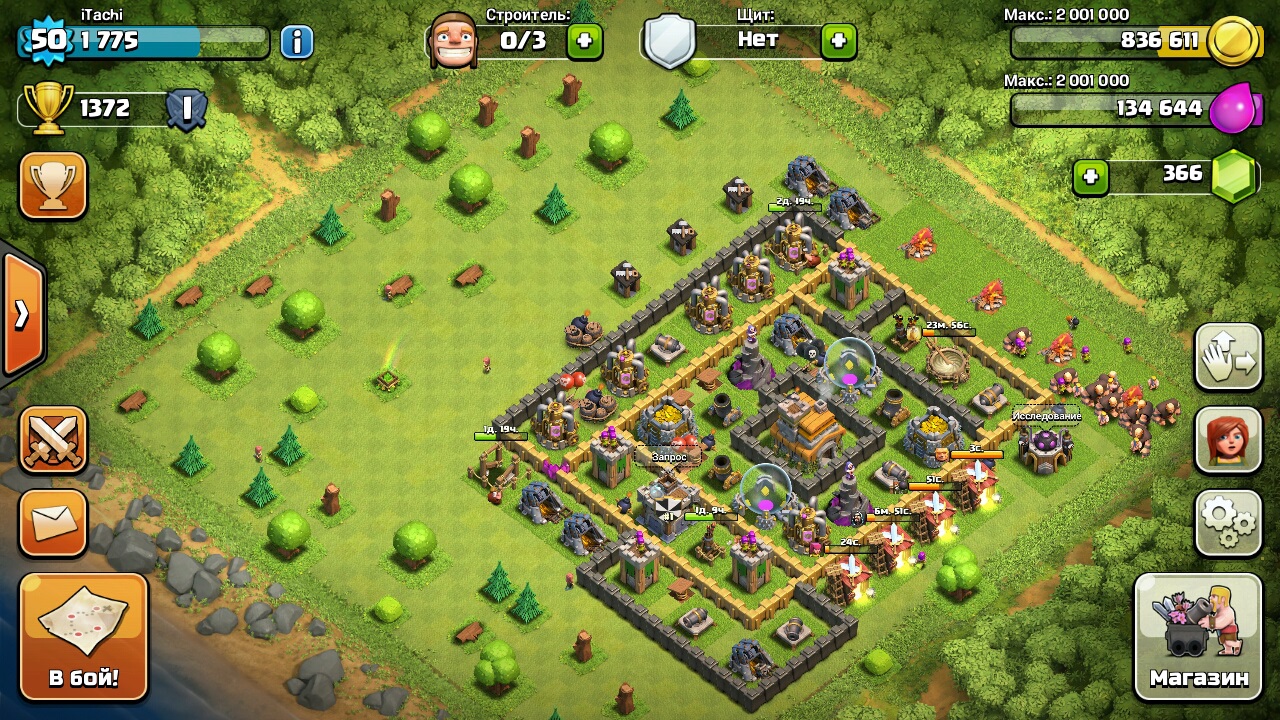Activate the hand layout edit button

coord(1228,357)
